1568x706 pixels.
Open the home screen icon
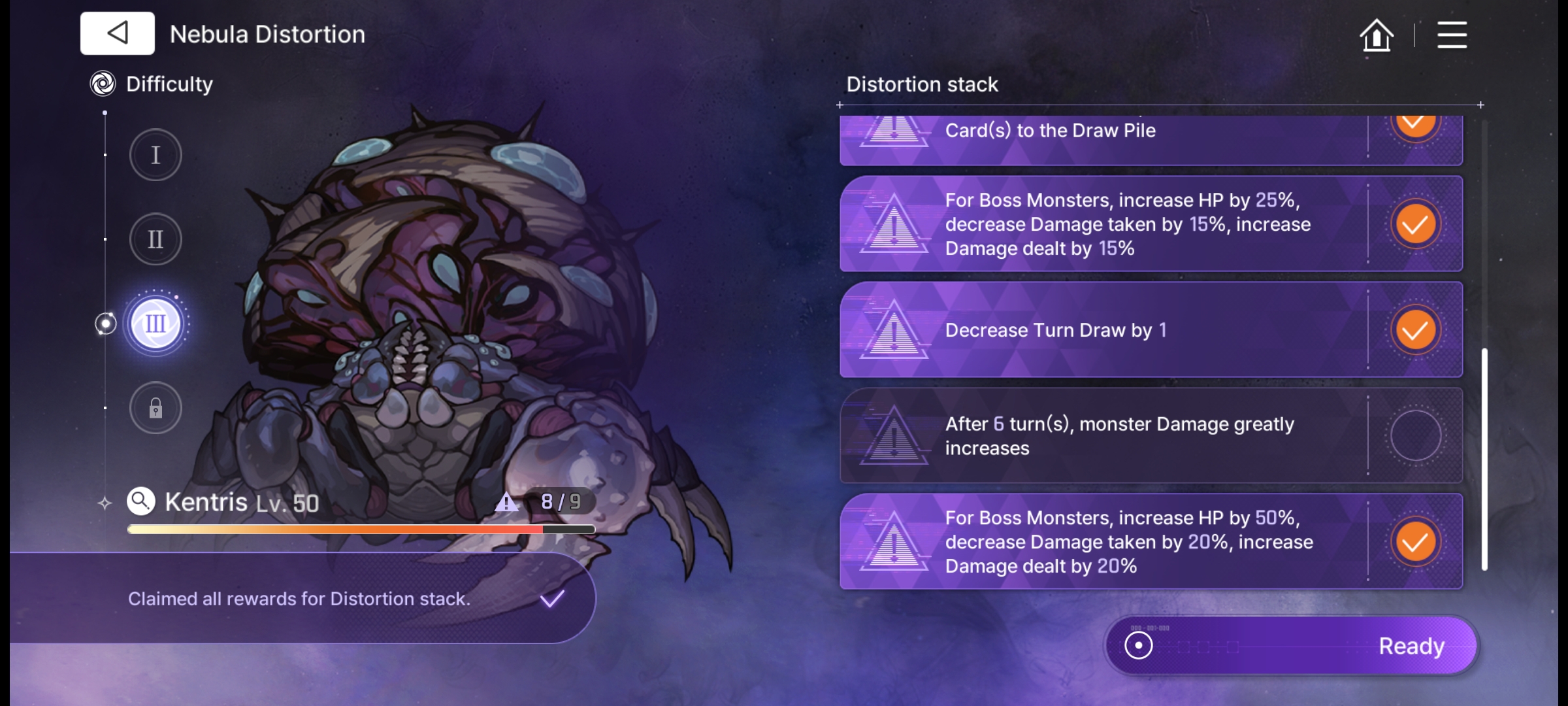click(x=1377, y=35)
